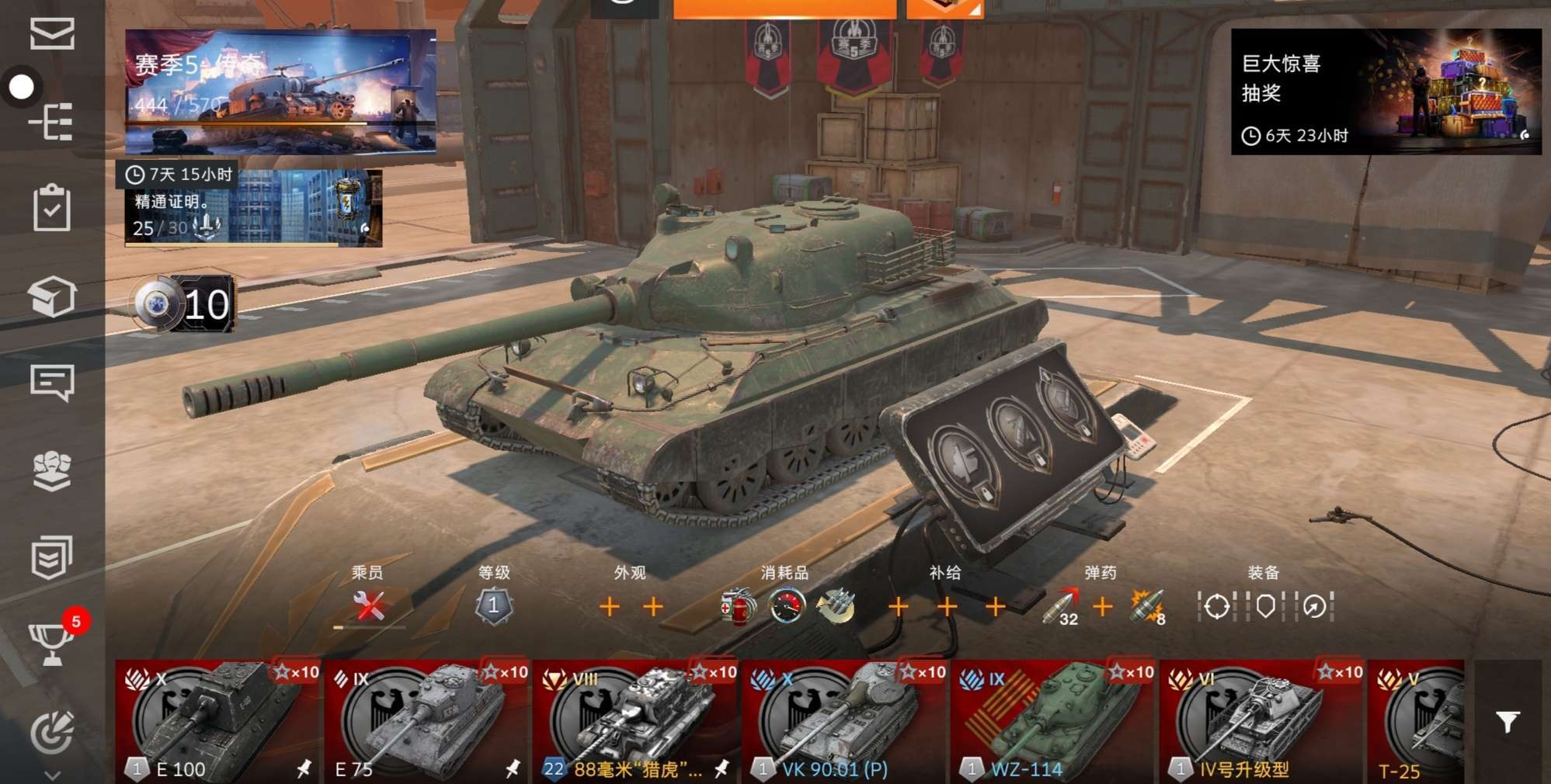This screenshot has width=1551, height=784.
Task: Open the mail envelope icon
Action: [x=52, y=34]
